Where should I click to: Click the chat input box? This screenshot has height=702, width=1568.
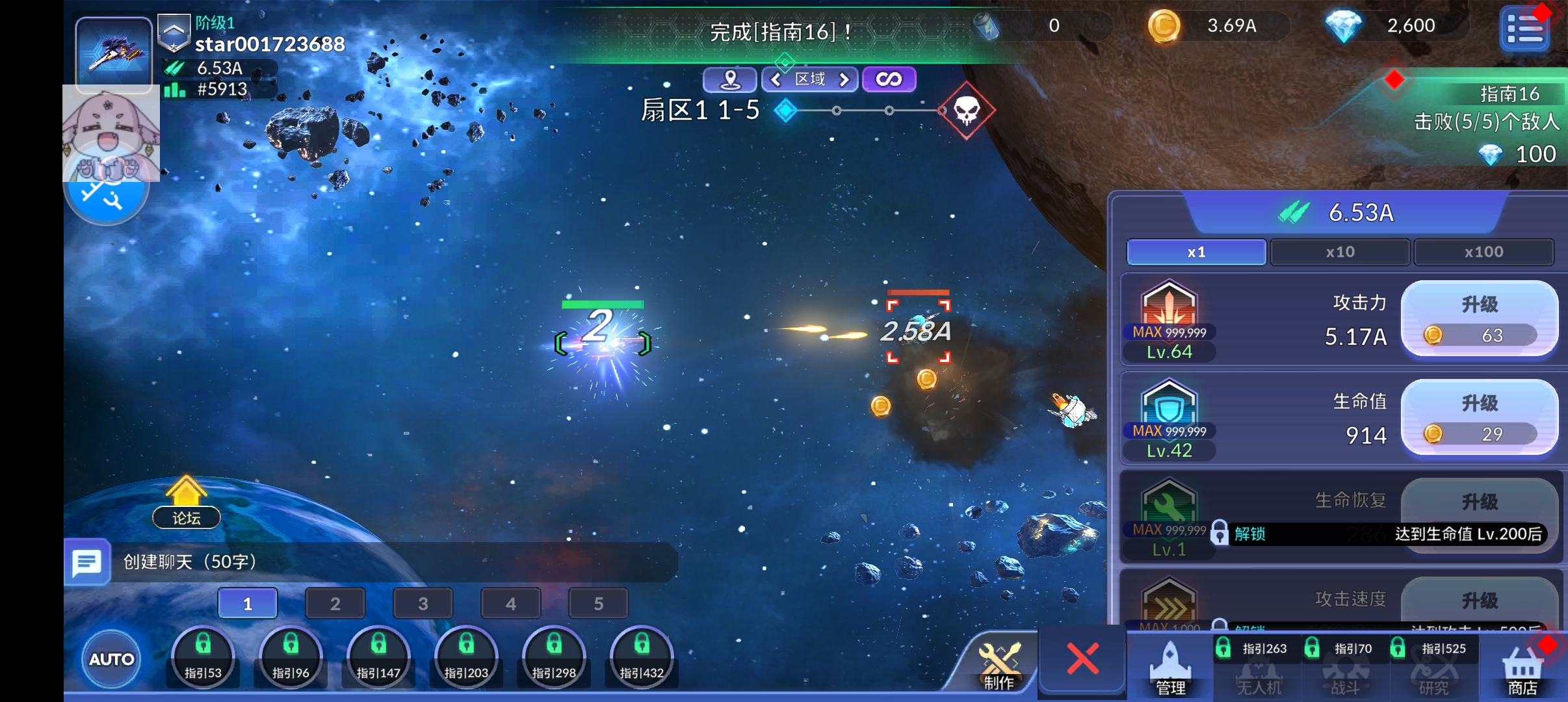click(x=390, y=562)
